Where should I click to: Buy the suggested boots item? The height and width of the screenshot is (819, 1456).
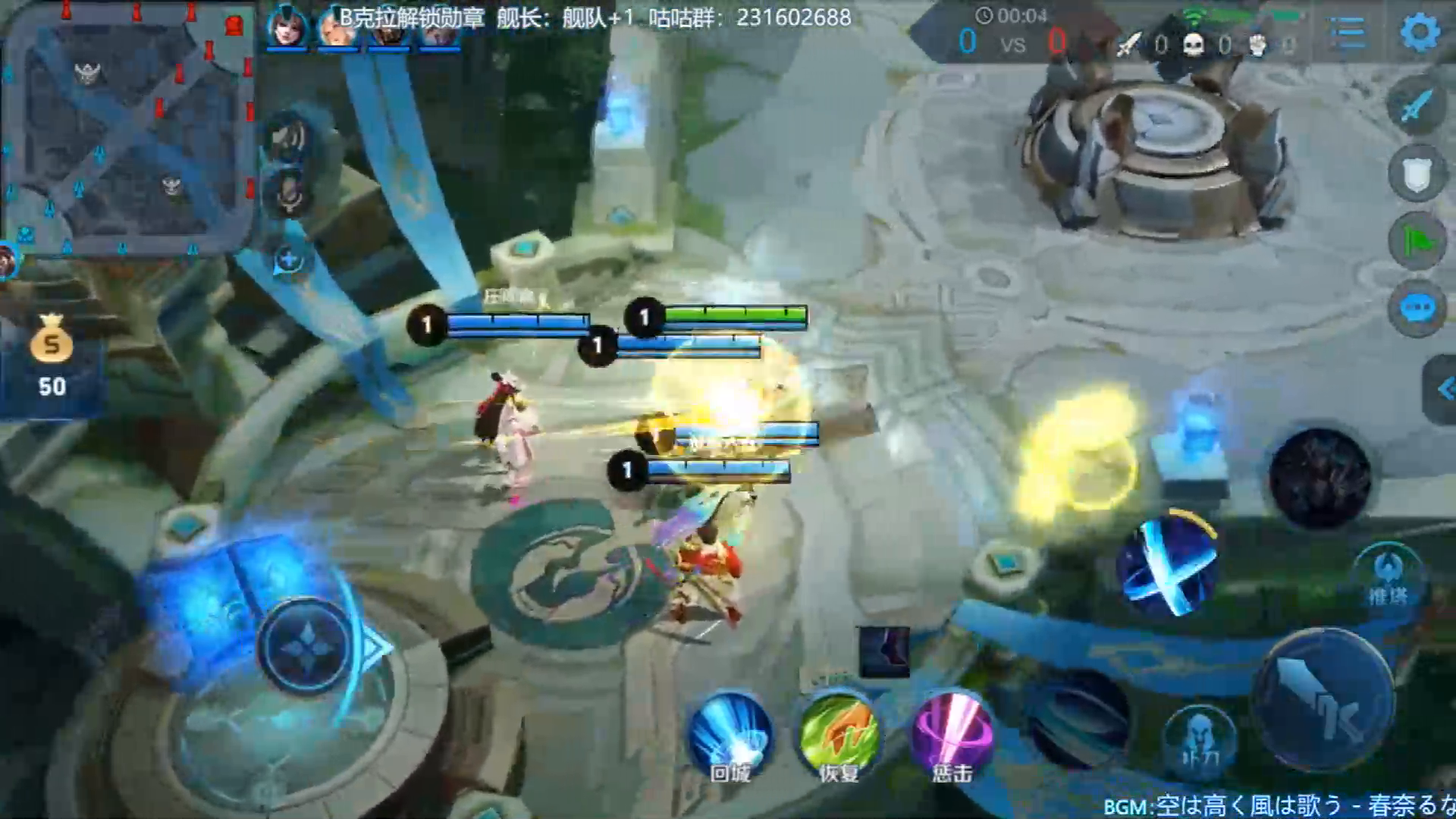[883, 652]
